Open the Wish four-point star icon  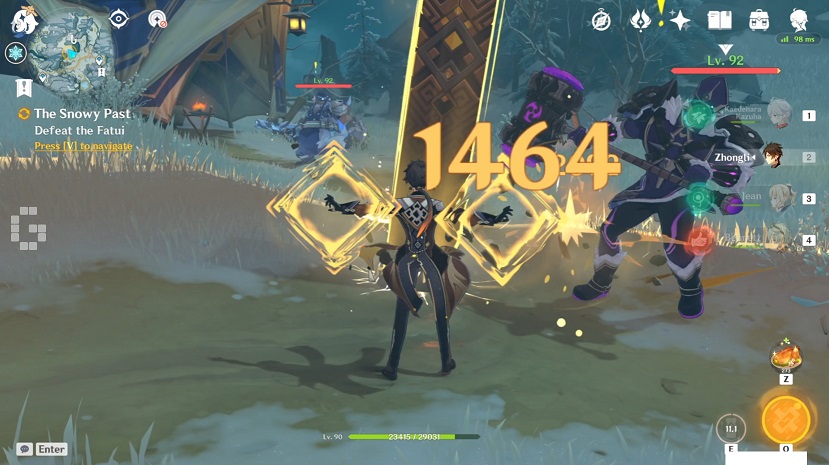tap(681, 20)
